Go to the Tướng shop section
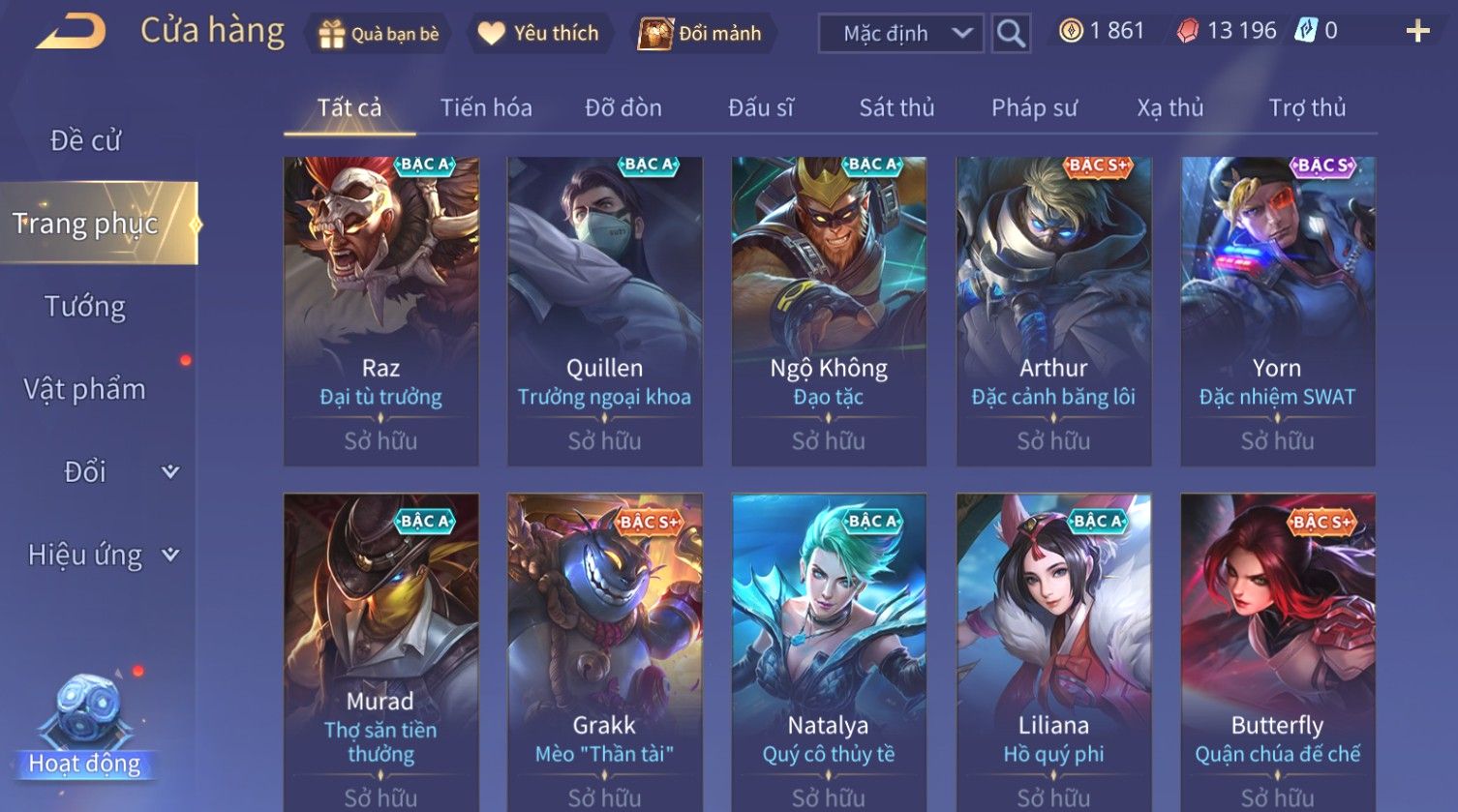 [x=85, y=307]
